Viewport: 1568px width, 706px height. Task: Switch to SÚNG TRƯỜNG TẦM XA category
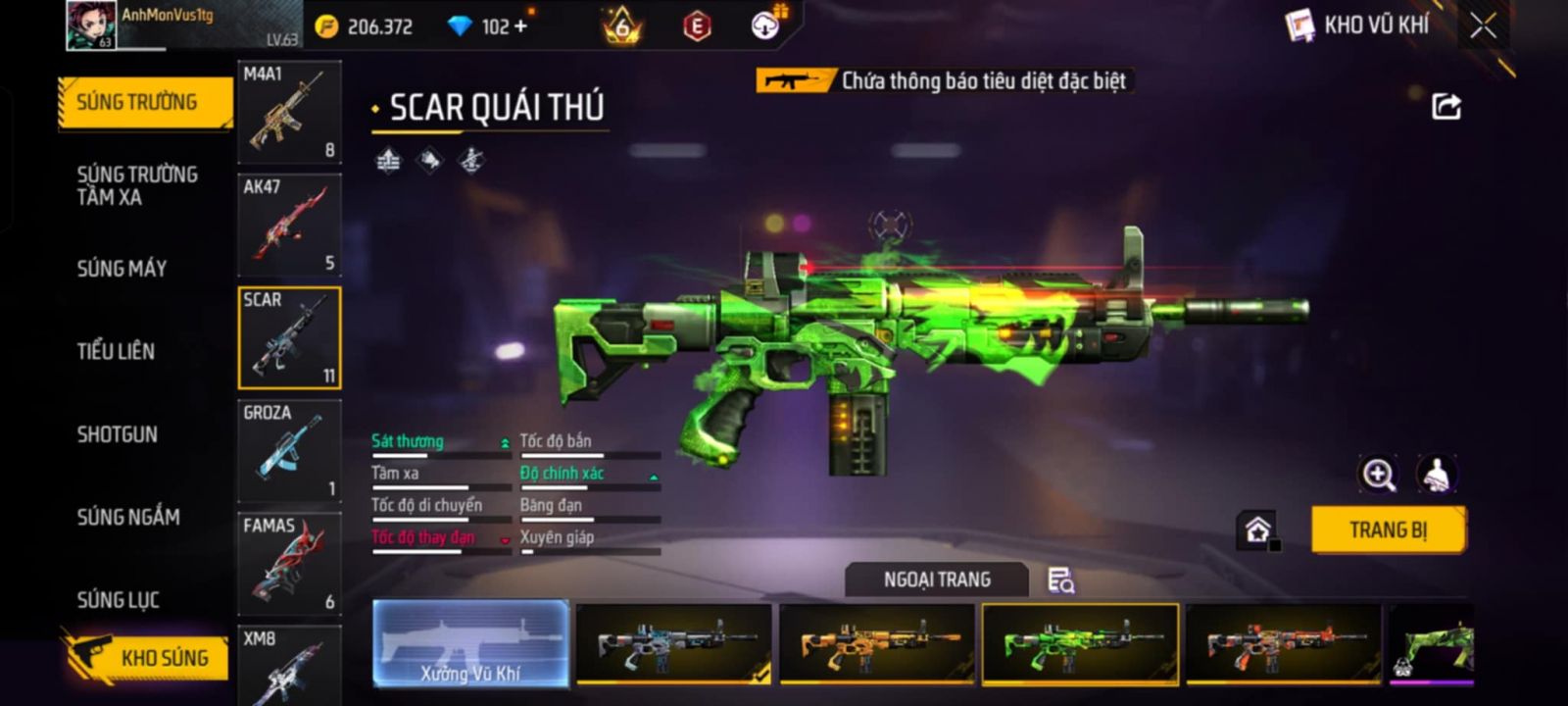[x=137, y=185]
